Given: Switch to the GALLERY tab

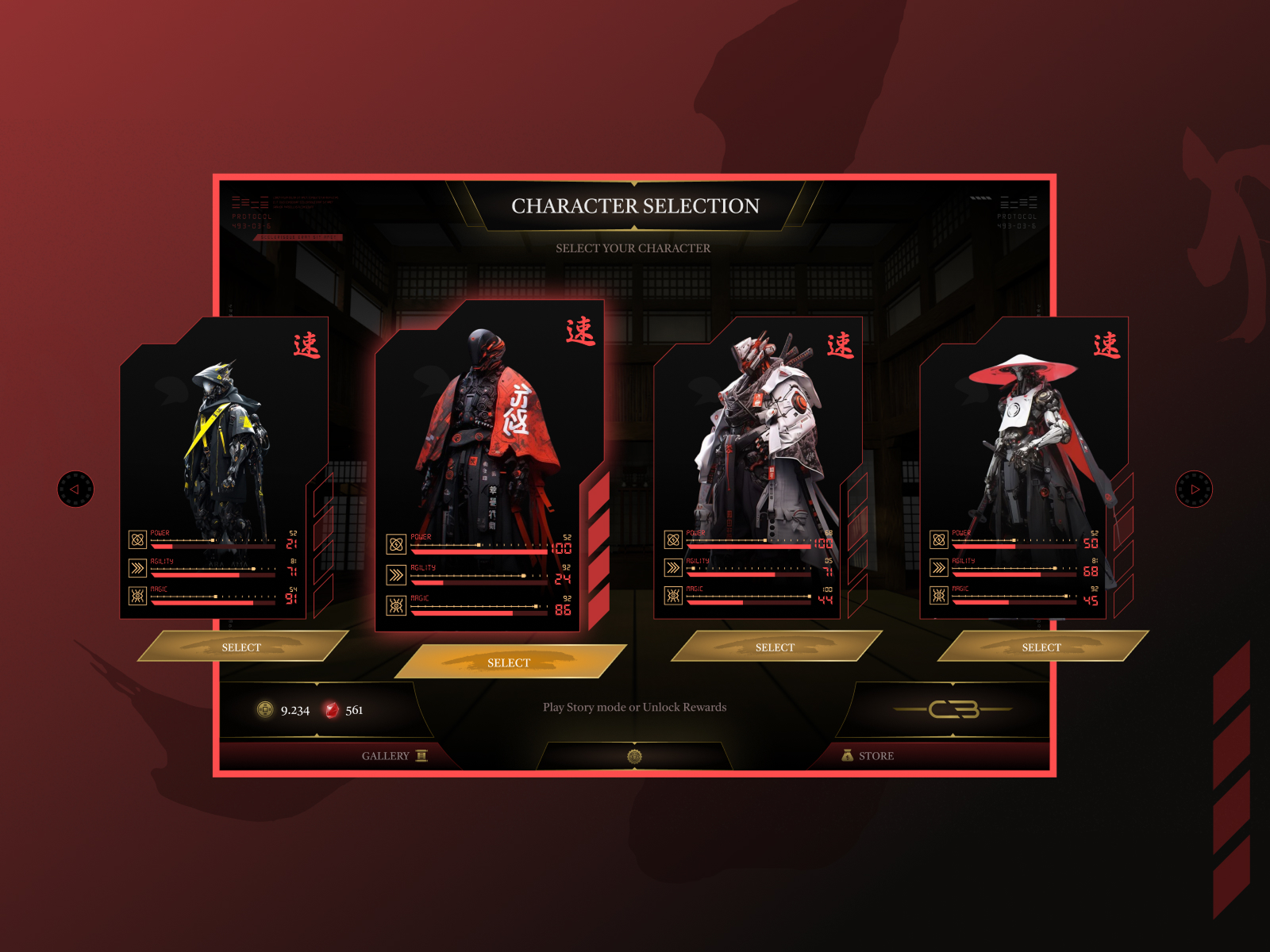Looking at the screenshot, I should click(387, 756).
